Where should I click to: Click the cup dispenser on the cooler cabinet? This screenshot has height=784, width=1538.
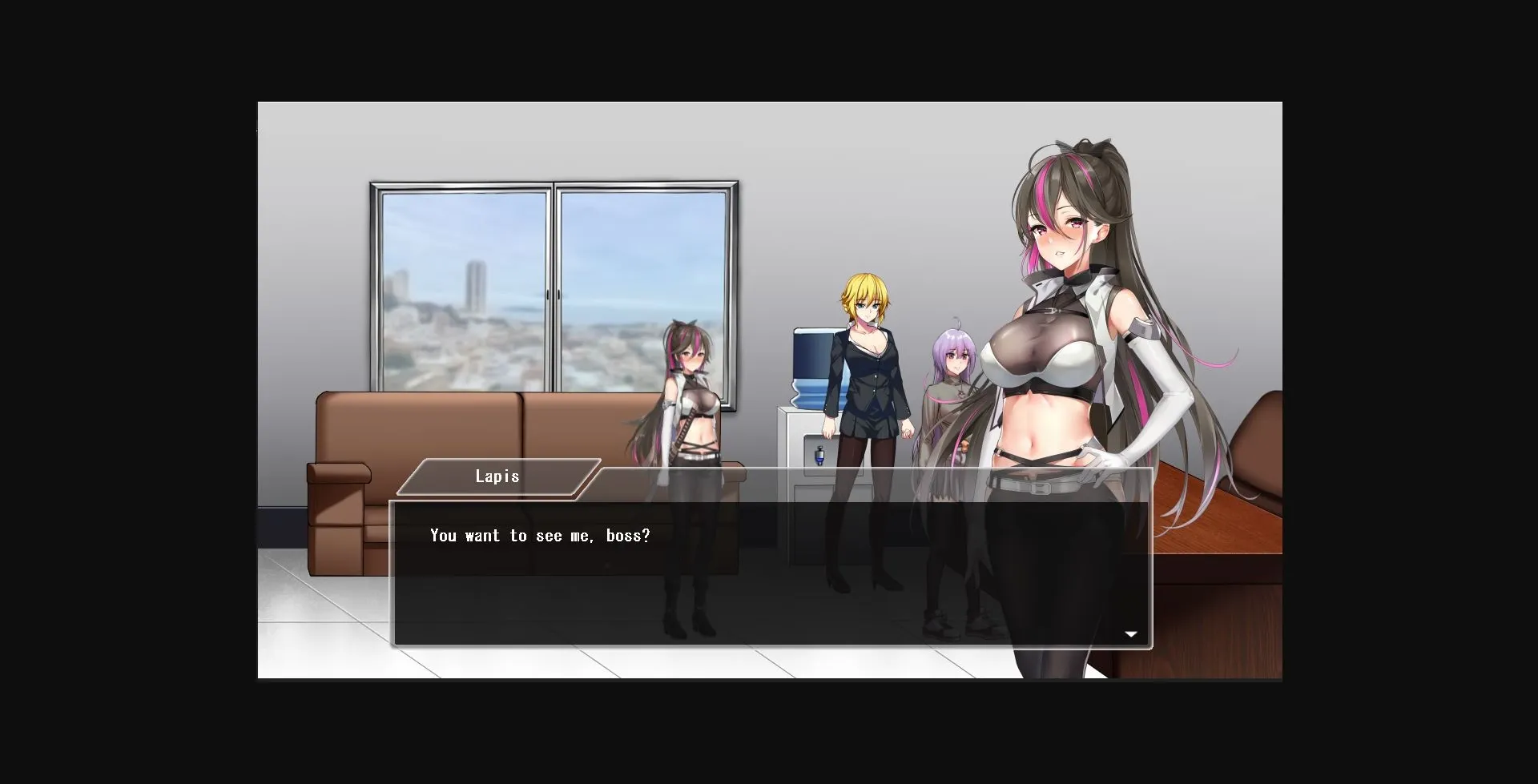click(x=821, y=456)
